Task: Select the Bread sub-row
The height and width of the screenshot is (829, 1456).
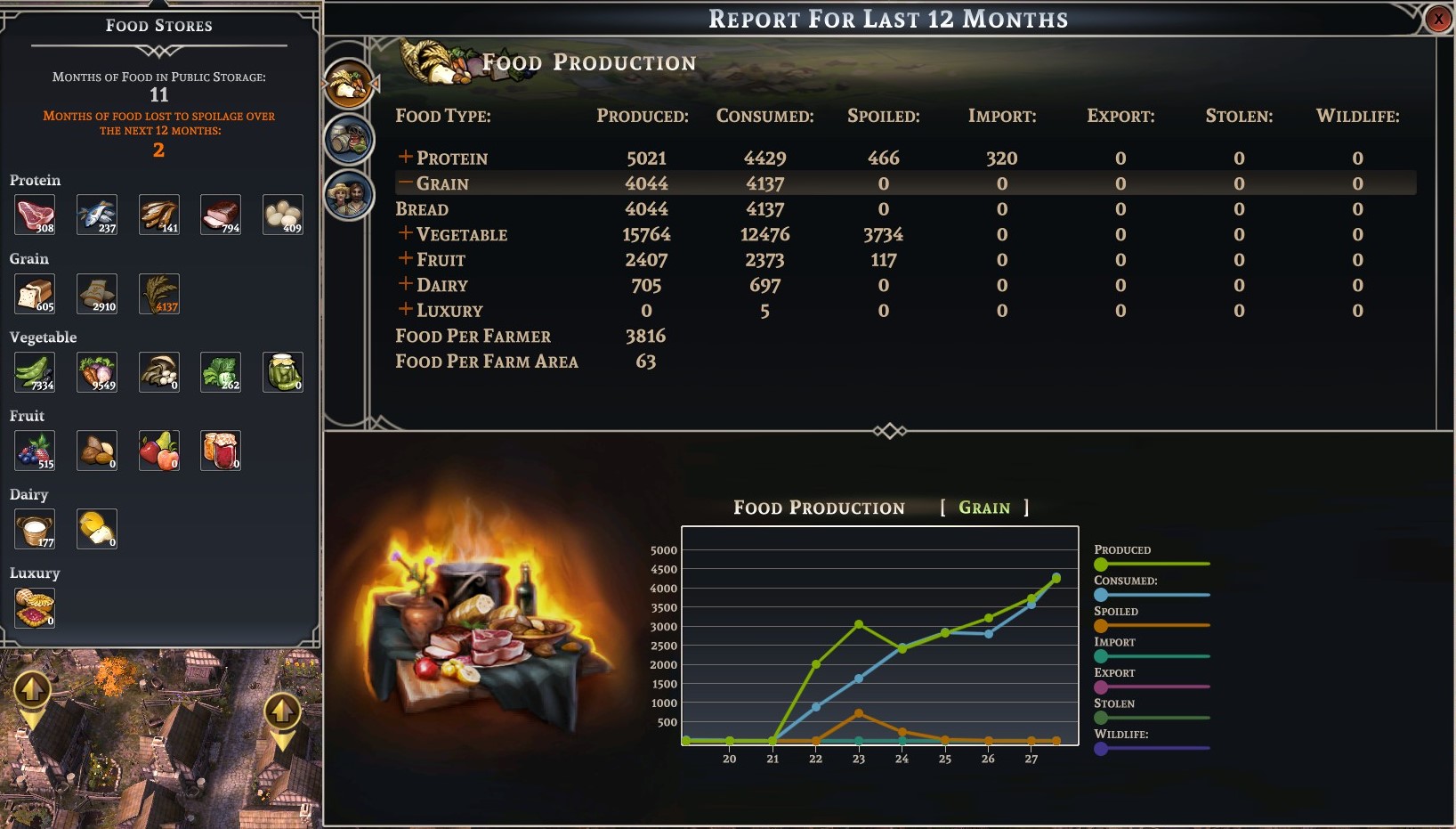Action: [x=422, y=209]
